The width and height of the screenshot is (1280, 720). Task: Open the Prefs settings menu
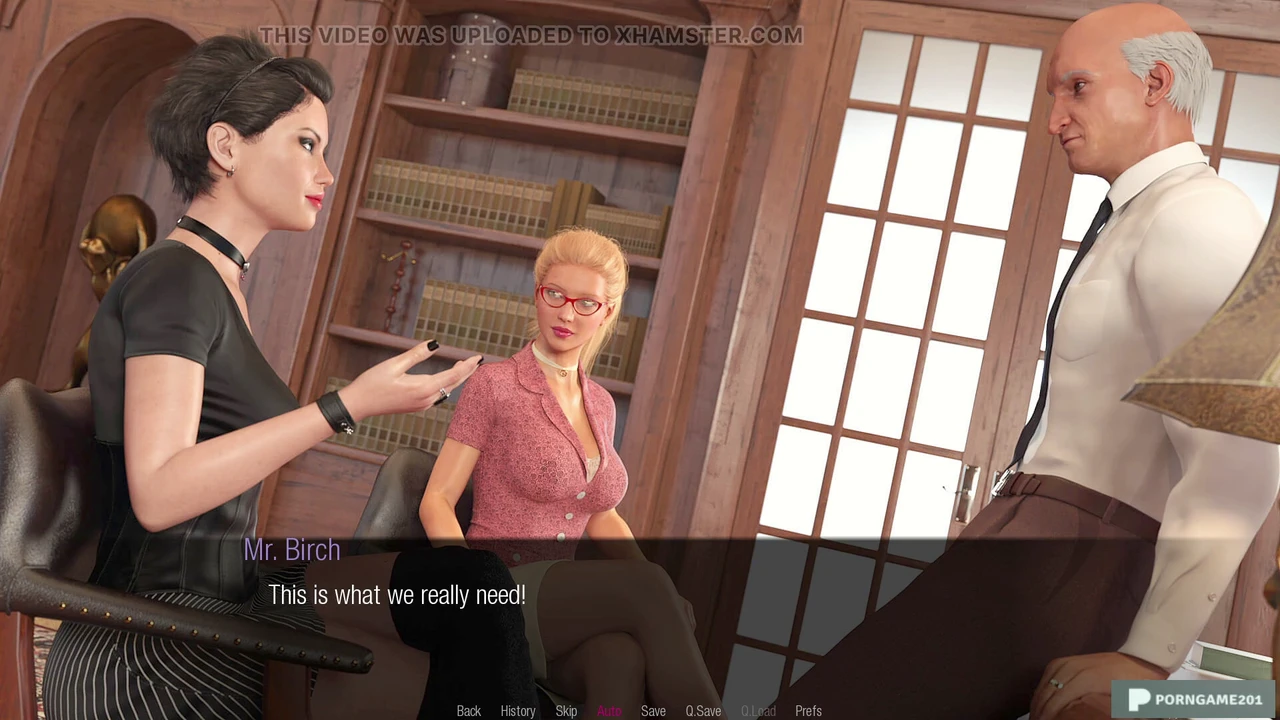(x=808, y=711)
